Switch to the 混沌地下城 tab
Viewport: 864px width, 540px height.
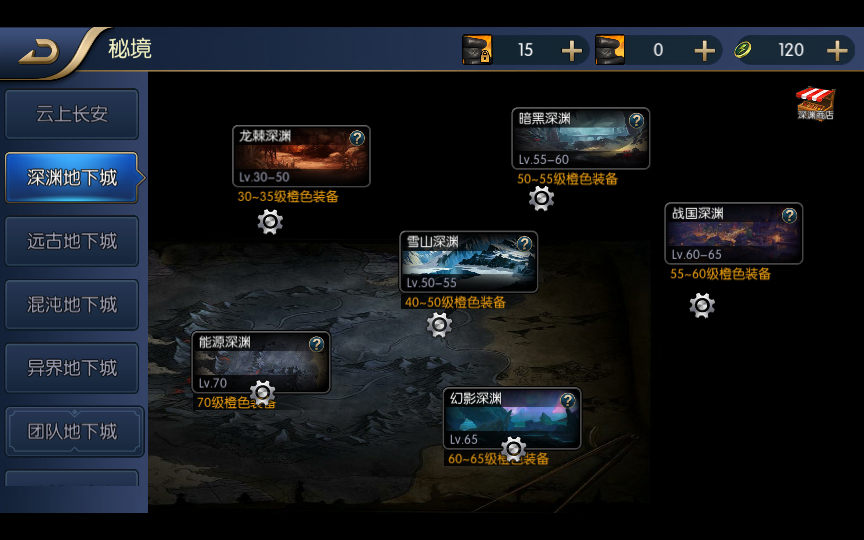point(72,304)
